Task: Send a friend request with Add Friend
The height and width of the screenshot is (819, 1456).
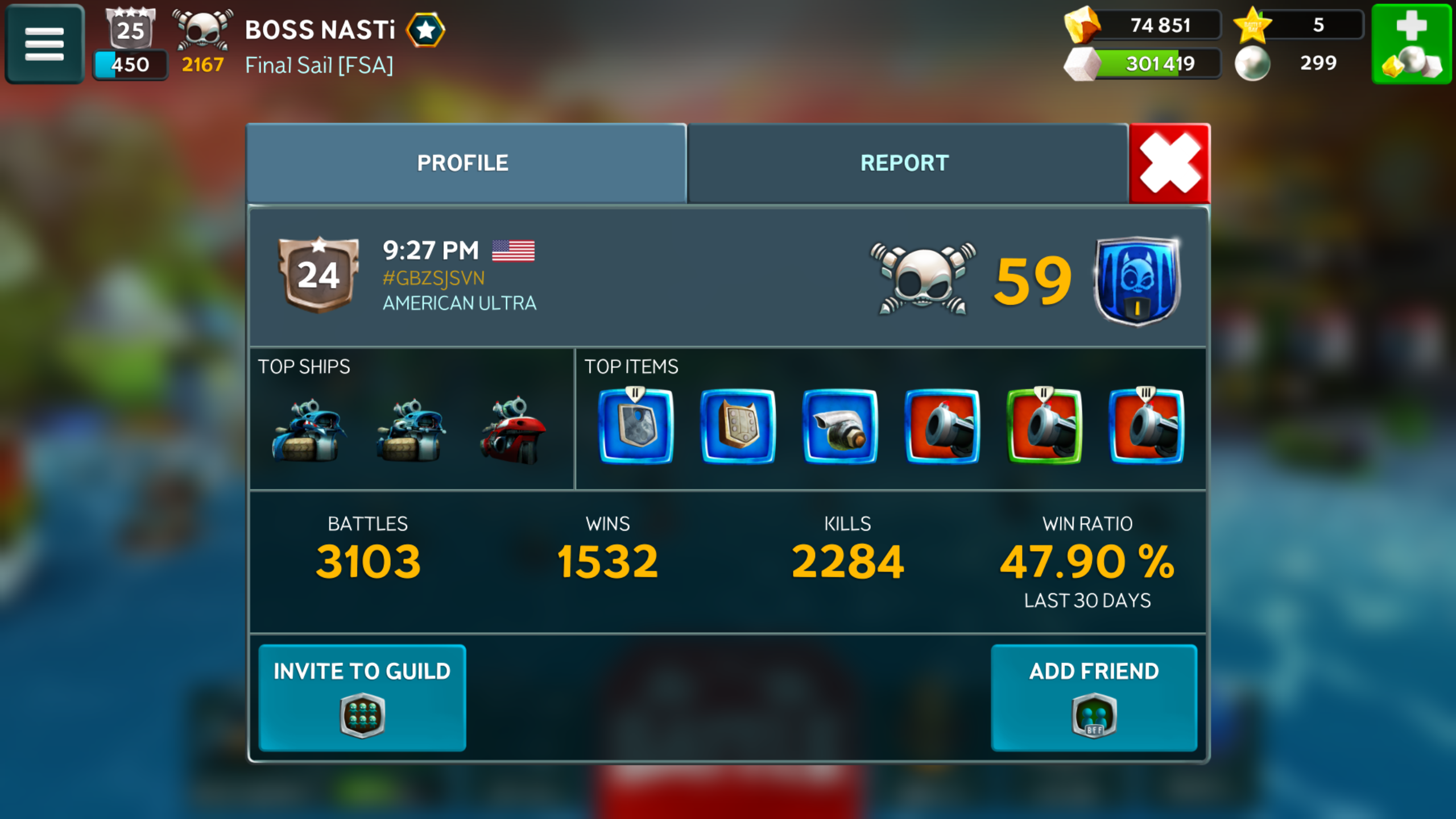Action: coord(1094,697)
